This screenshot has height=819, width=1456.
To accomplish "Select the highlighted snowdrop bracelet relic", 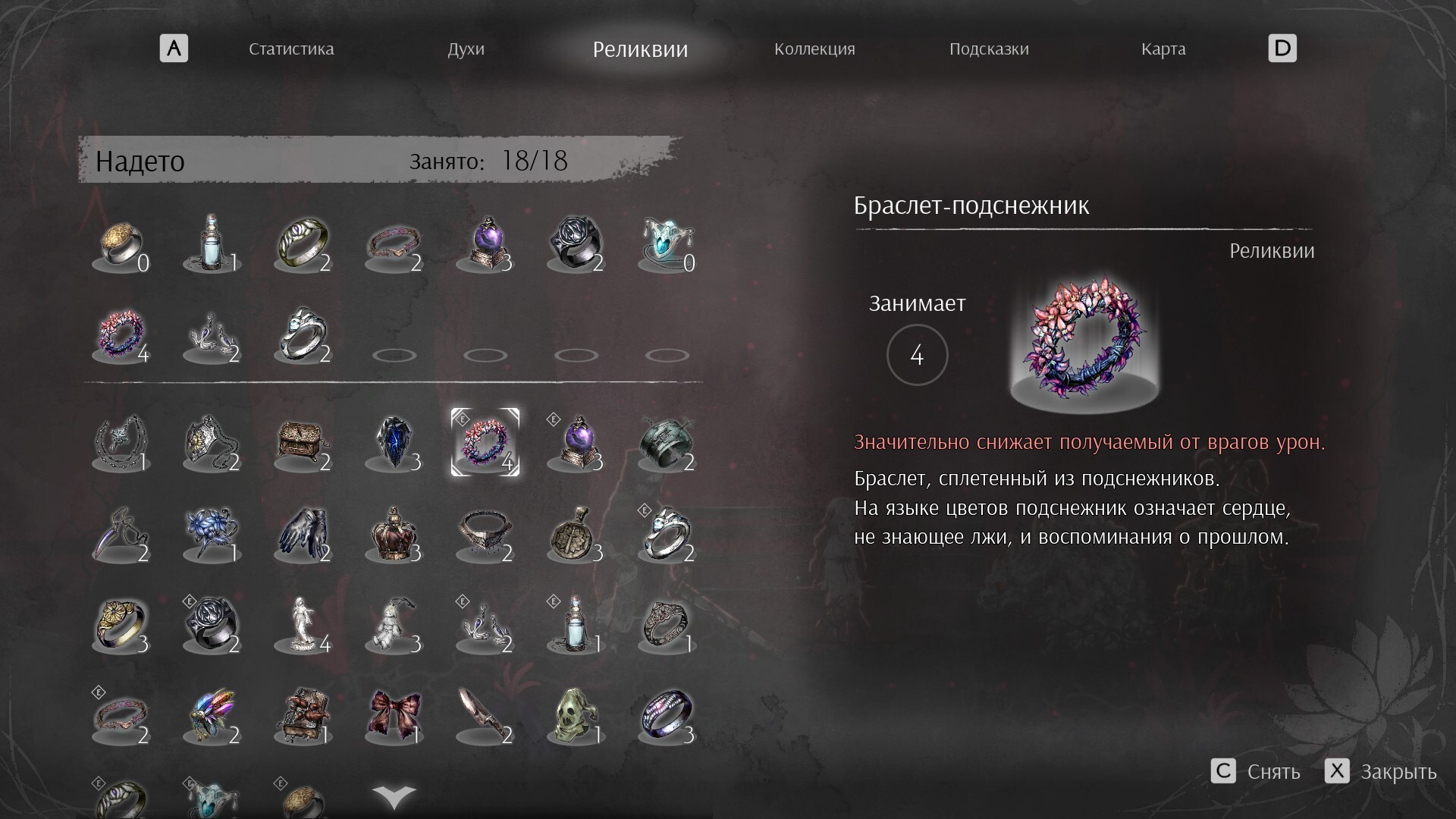I will click(x=485, y=443).
